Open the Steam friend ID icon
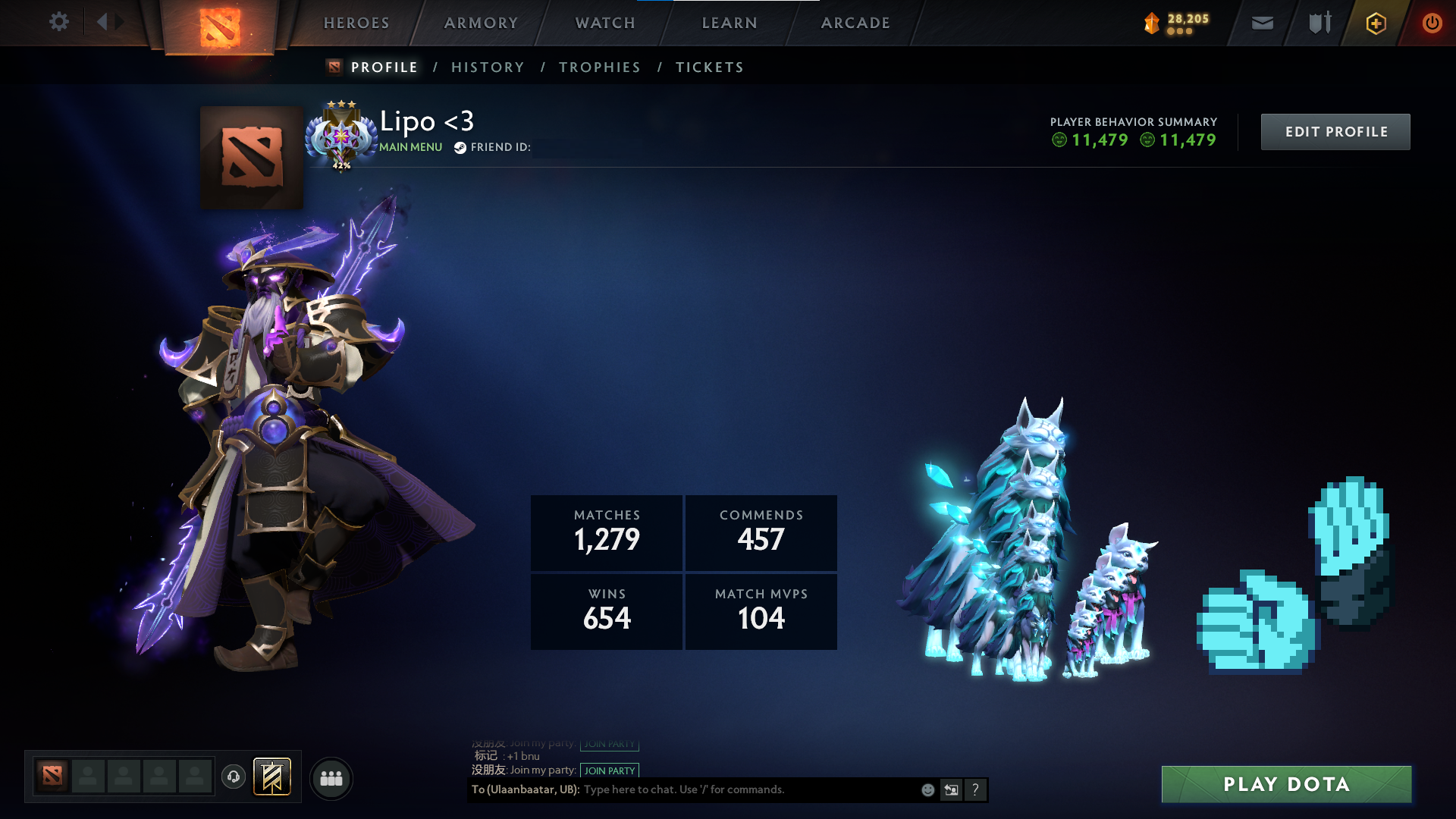The width and height of the screenshot is (1456, 819). pos(458,148)
